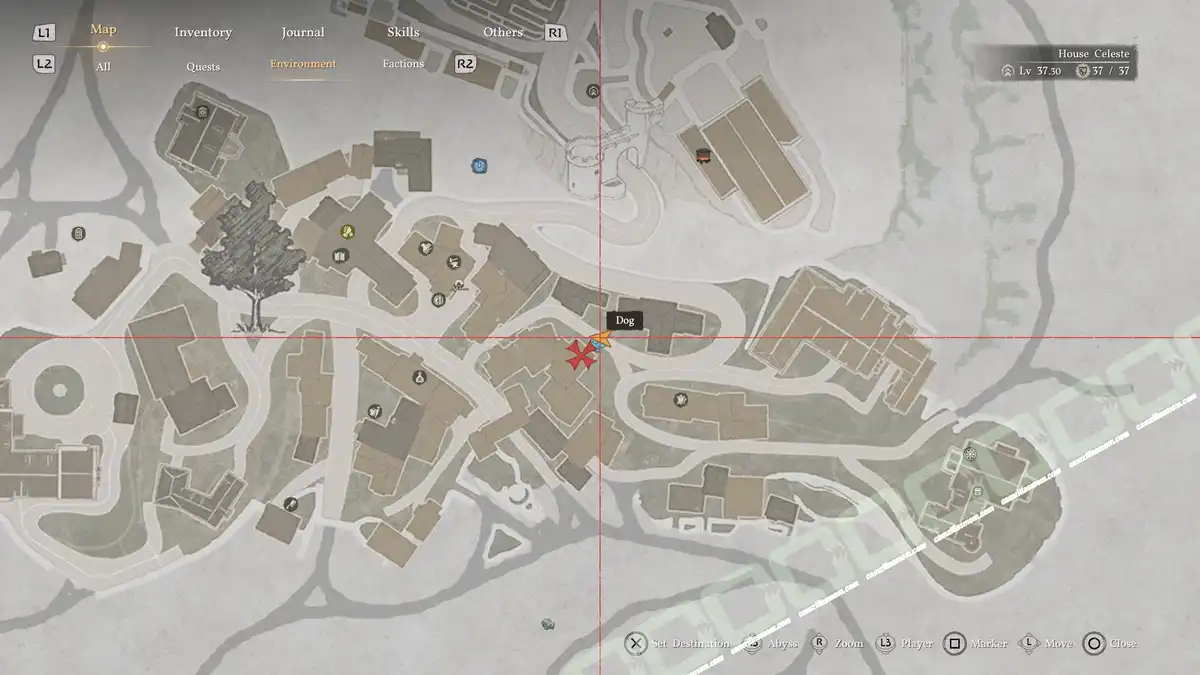Image resolution: width=1200 pixels, height=675 pixels.
Task: Choose the Environment map filter
Action: pos(303,64)
